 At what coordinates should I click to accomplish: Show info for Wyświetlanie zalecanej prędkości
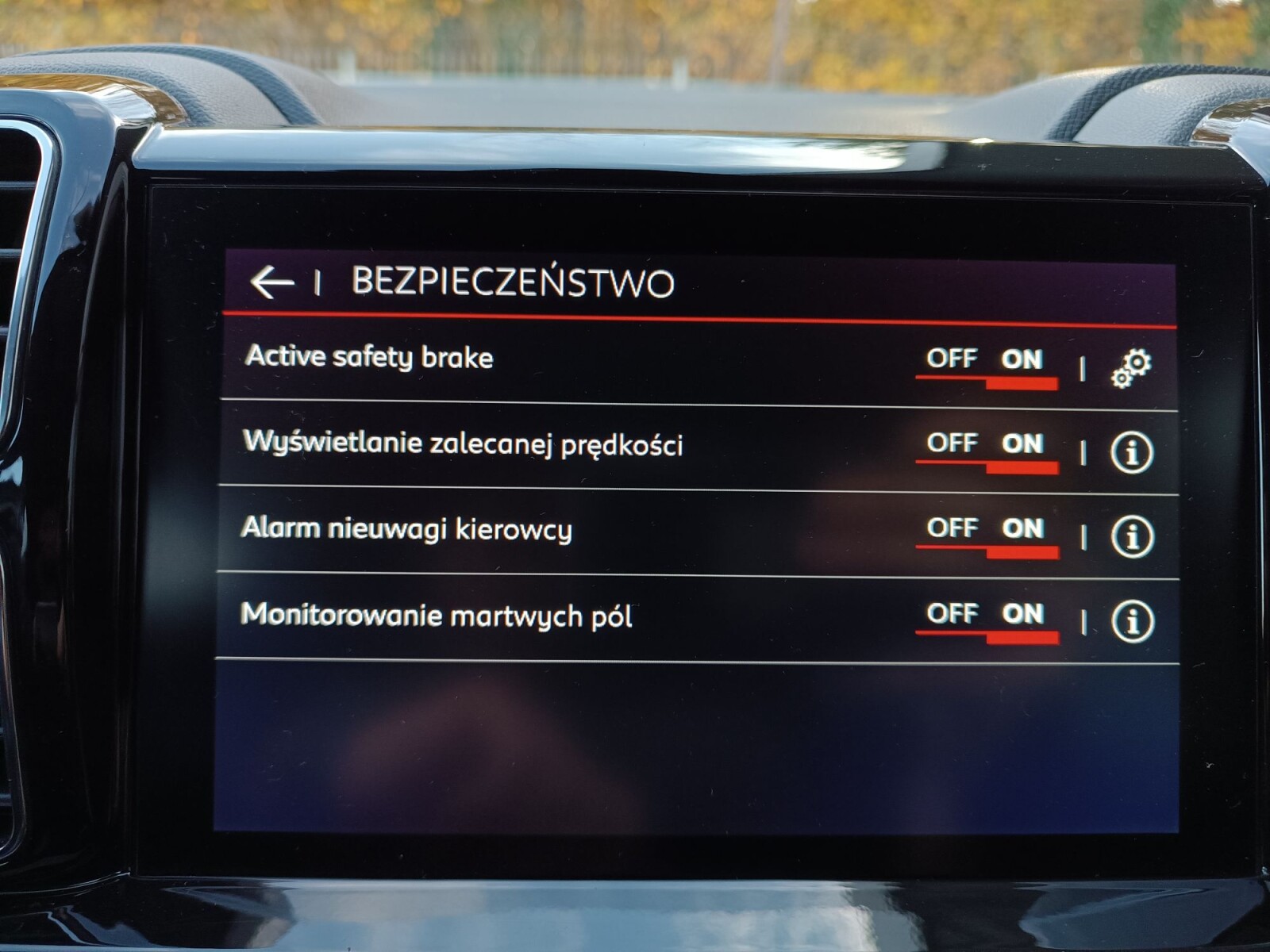(1131, 453)
